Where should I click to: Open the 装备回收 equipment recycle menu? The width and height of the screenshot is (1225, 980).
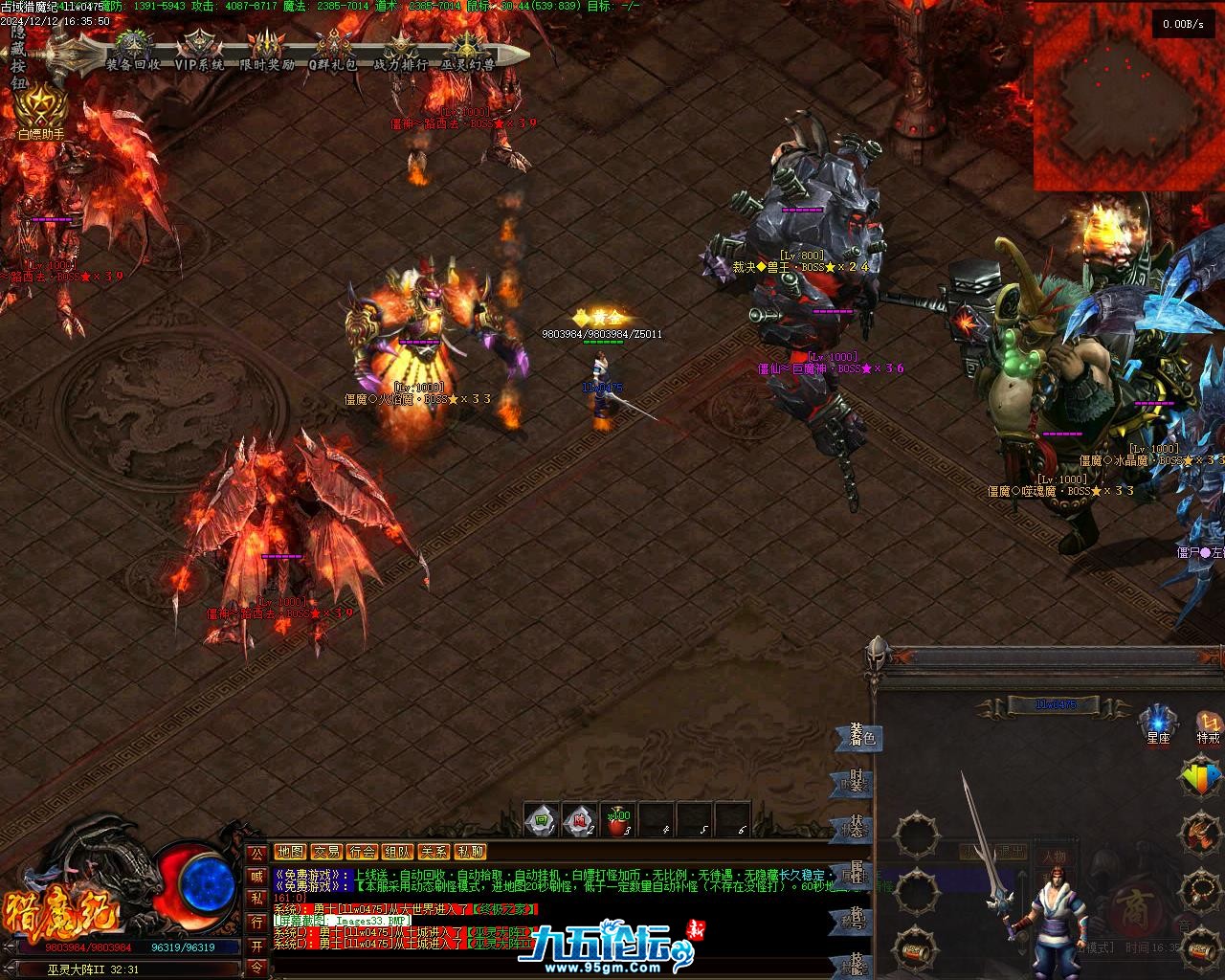click(133, 52)
